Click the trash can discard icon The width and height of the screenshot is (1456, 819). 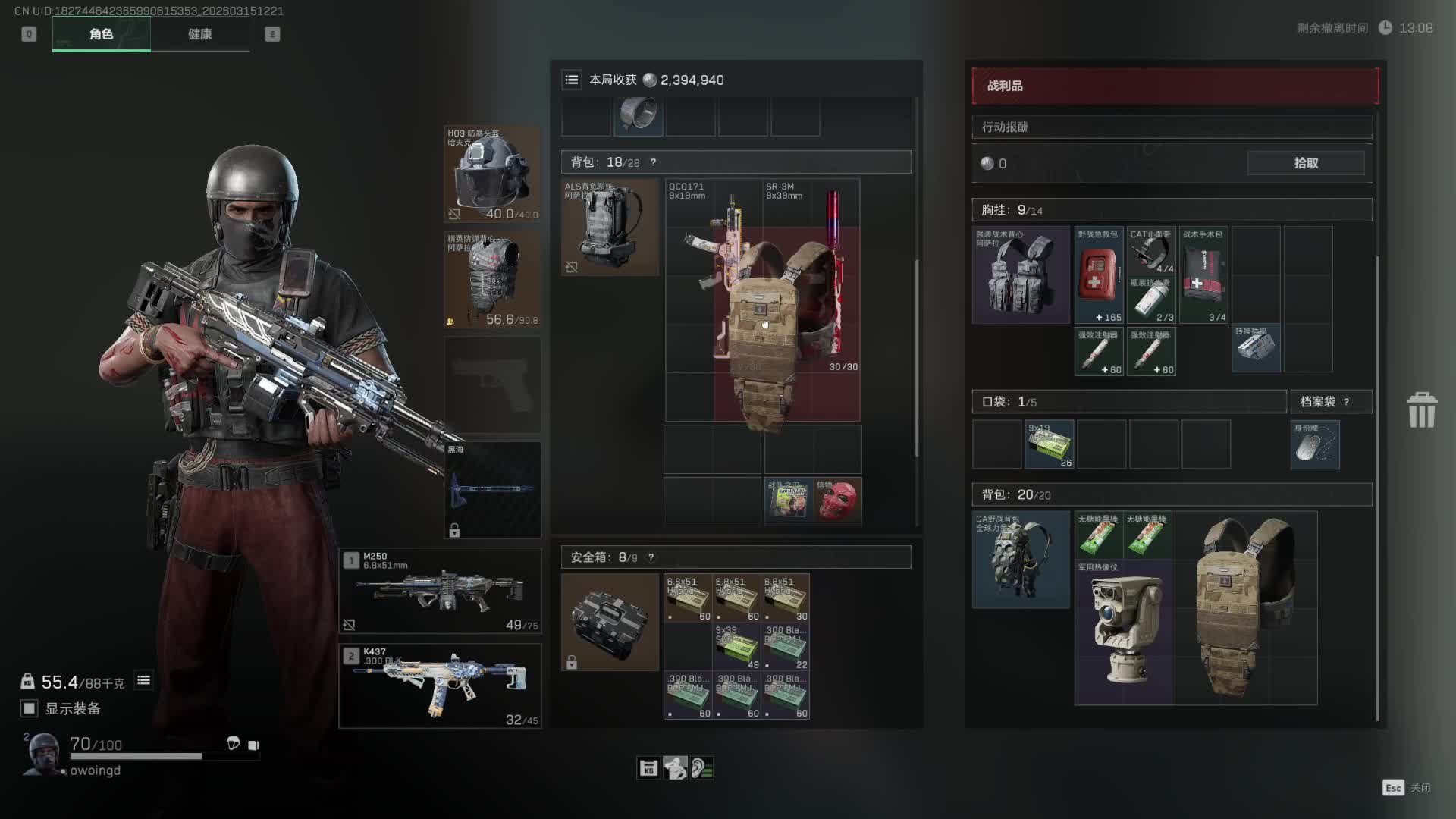(1421, 410)
